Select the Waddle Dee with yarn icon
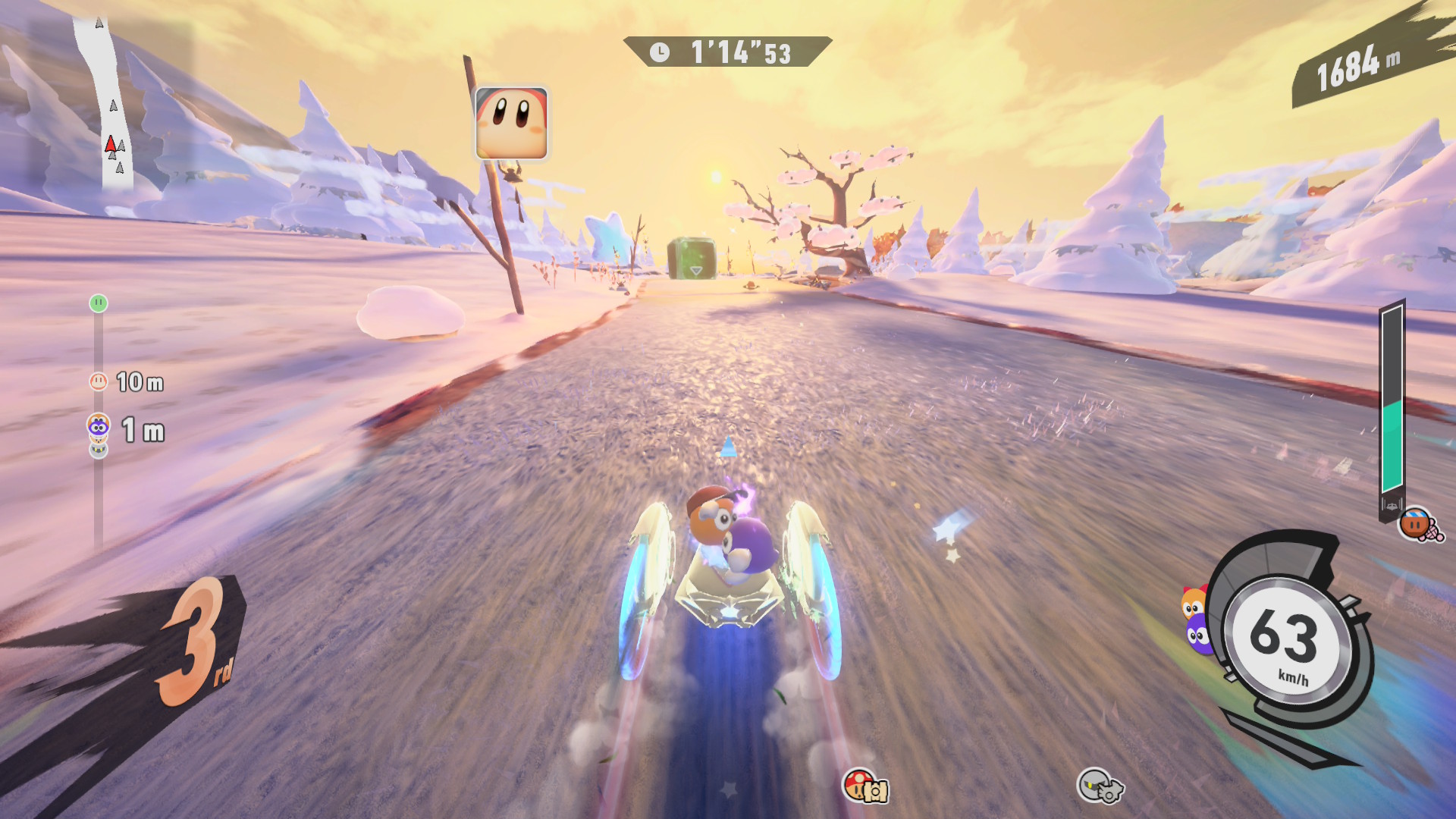The image size is (1456, 819). pyautogui.click(x=1419, y=524)
